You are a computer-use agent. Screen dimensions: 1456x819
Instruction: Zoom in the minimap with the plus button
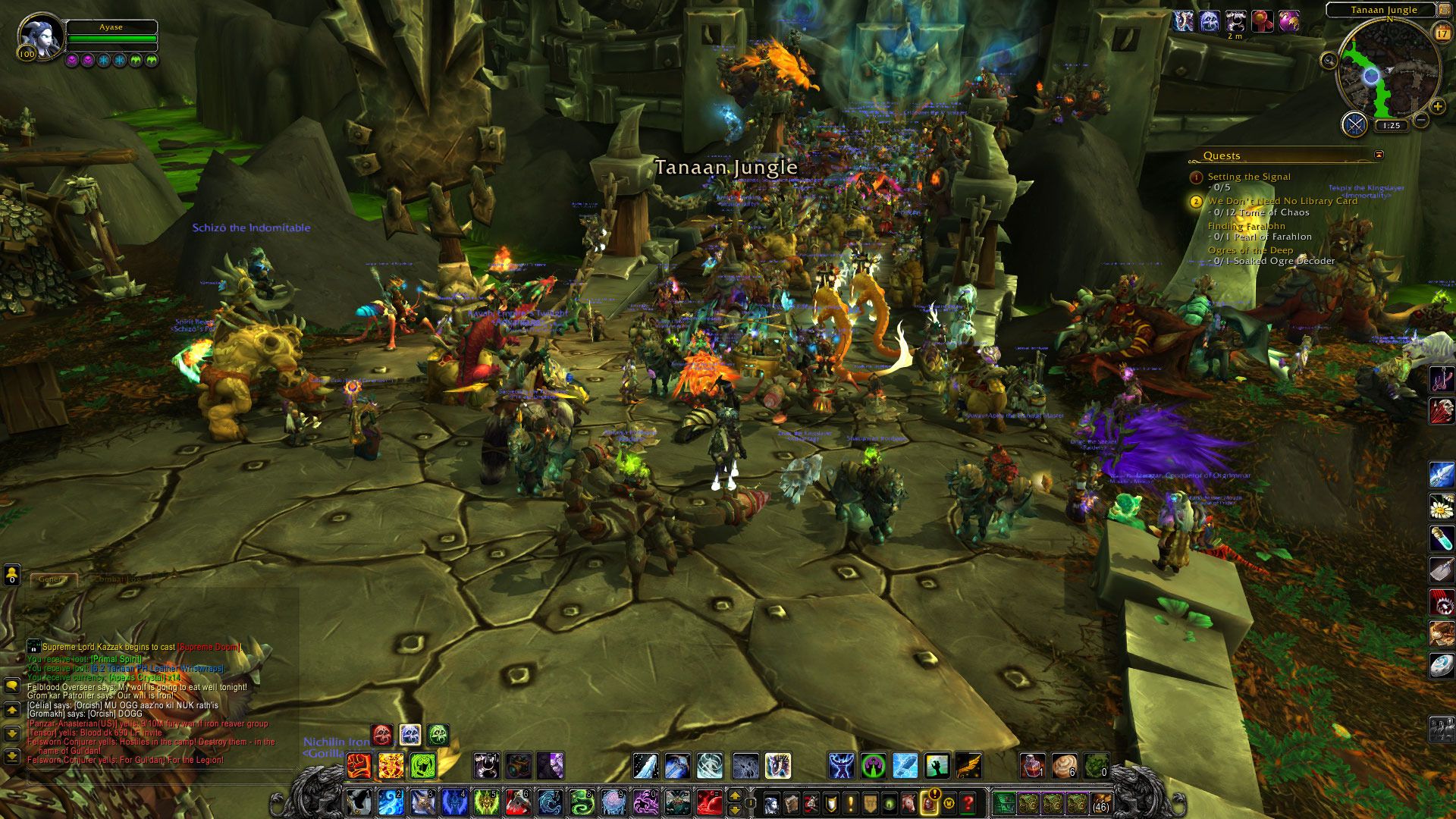coord(1438,107)
